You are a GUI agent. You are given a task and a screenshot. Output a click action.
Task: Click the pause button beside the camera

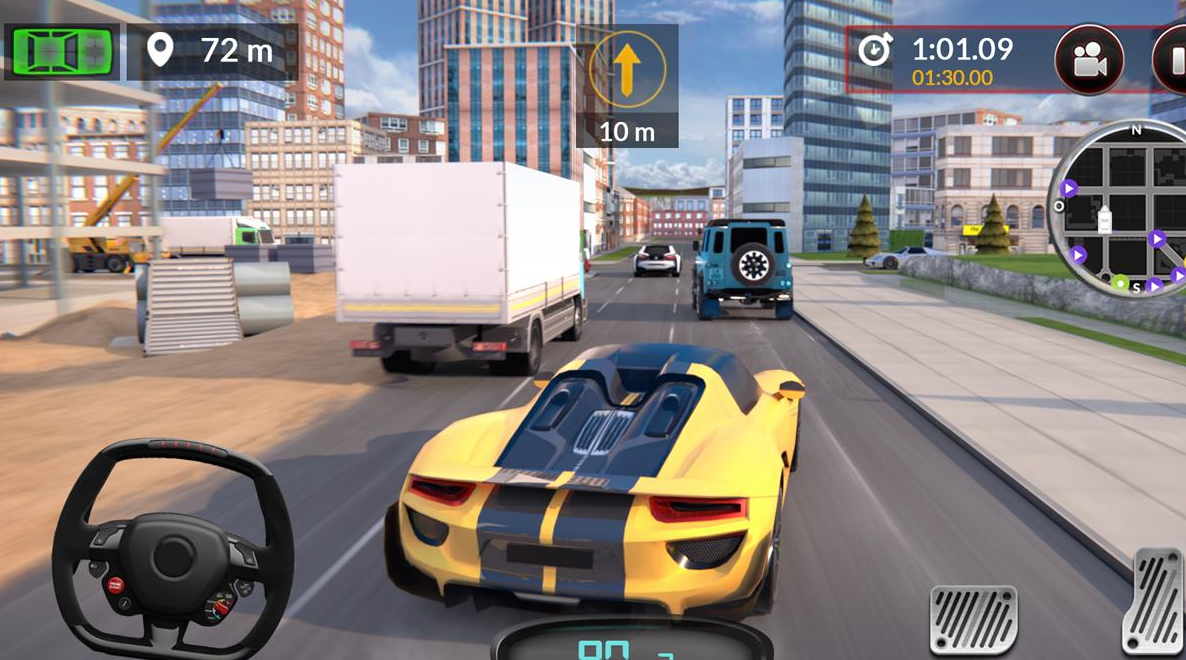click(1172, 60)
